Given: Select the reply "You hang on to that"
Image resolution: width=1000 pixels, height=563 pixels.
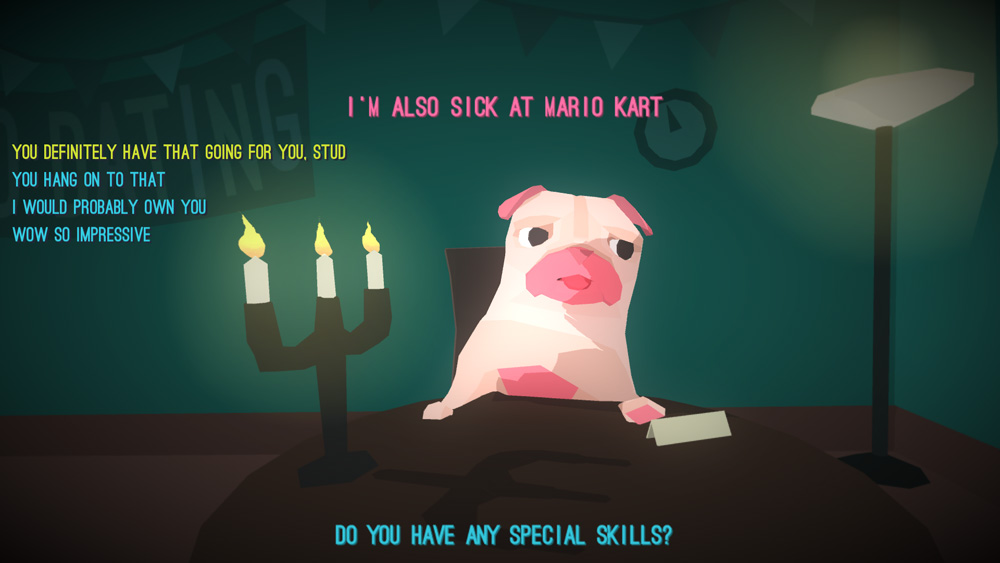Looking at the screenshot, I should coord(89,181).
